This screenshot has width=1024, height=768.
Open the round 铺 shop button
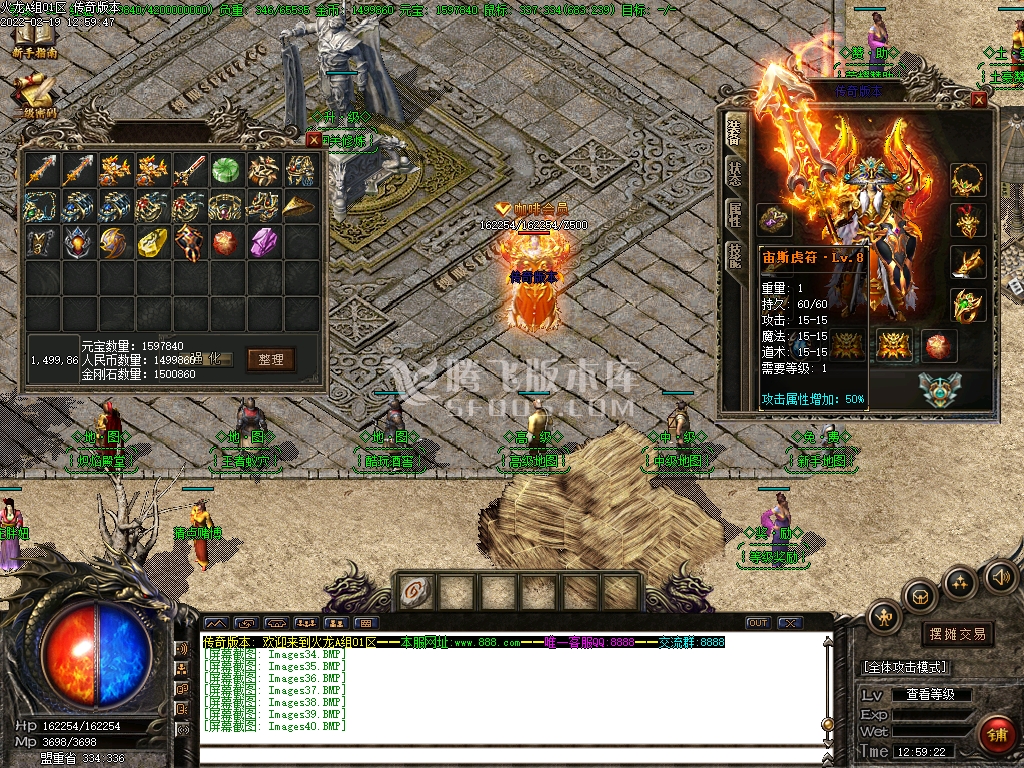pos(996,735)
